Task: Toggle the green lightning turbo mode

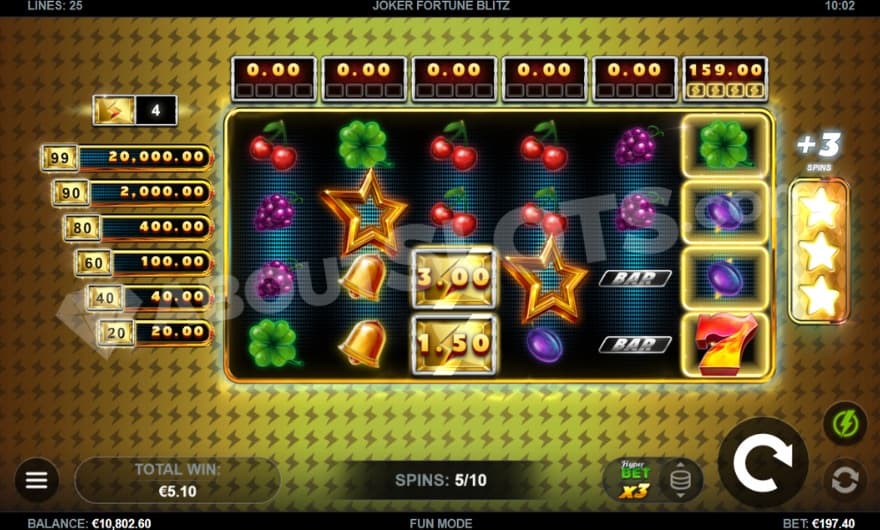Action: 844,422
